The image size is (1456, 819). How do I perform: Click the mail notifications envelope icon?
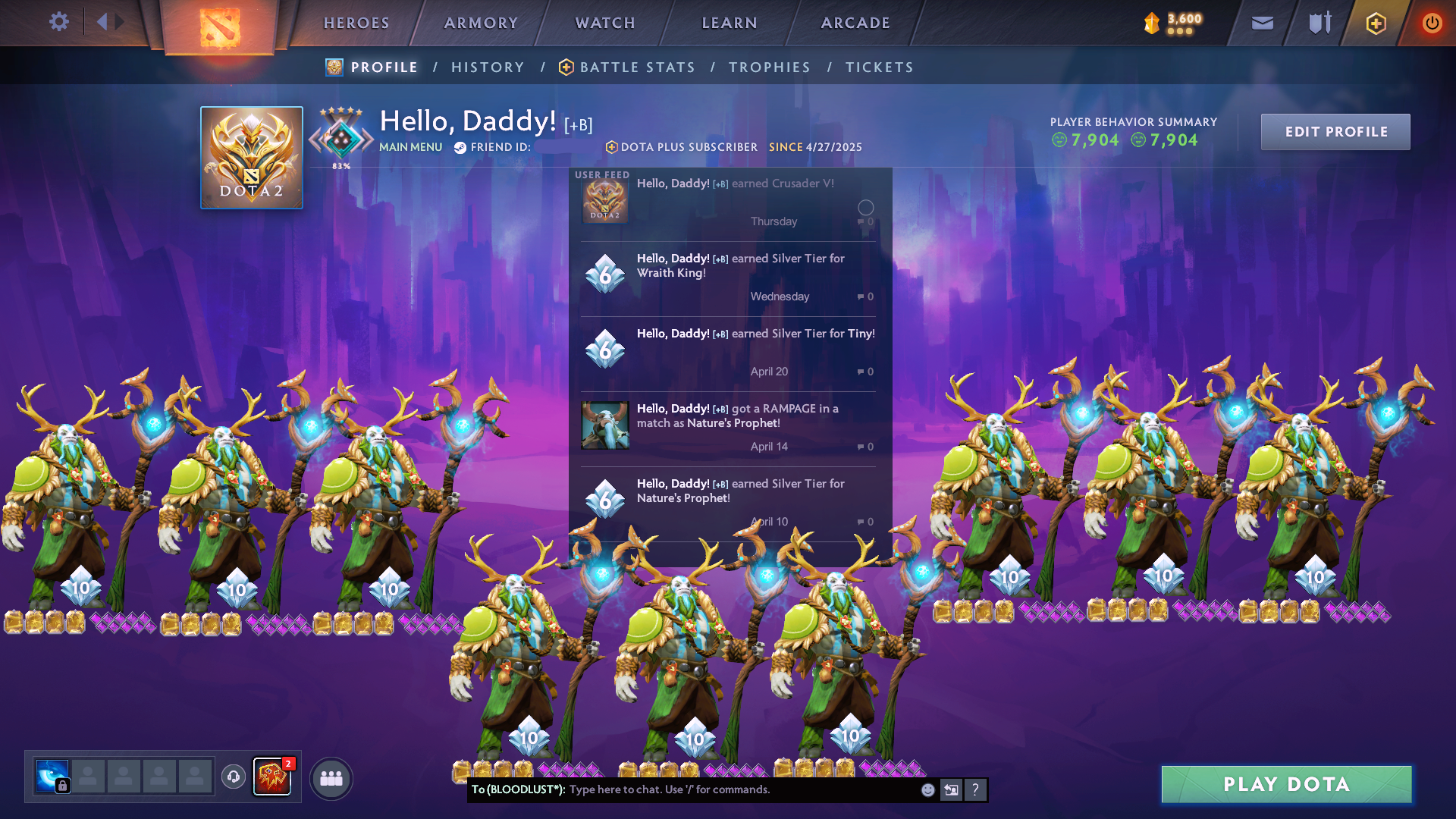(1261, 23)
